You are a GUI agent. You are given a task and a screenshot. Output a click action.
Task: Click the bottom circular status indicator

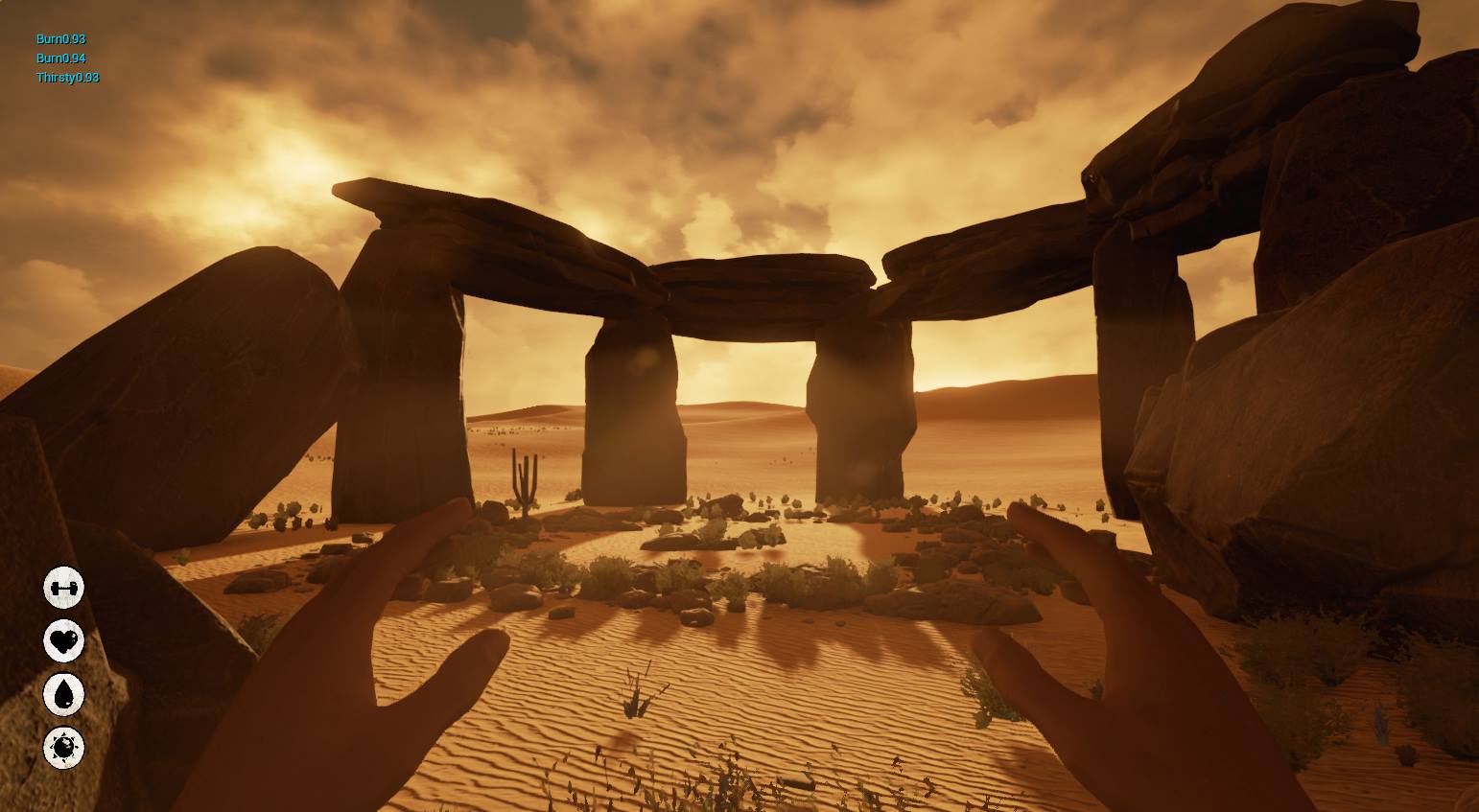(x=62, y=748)
